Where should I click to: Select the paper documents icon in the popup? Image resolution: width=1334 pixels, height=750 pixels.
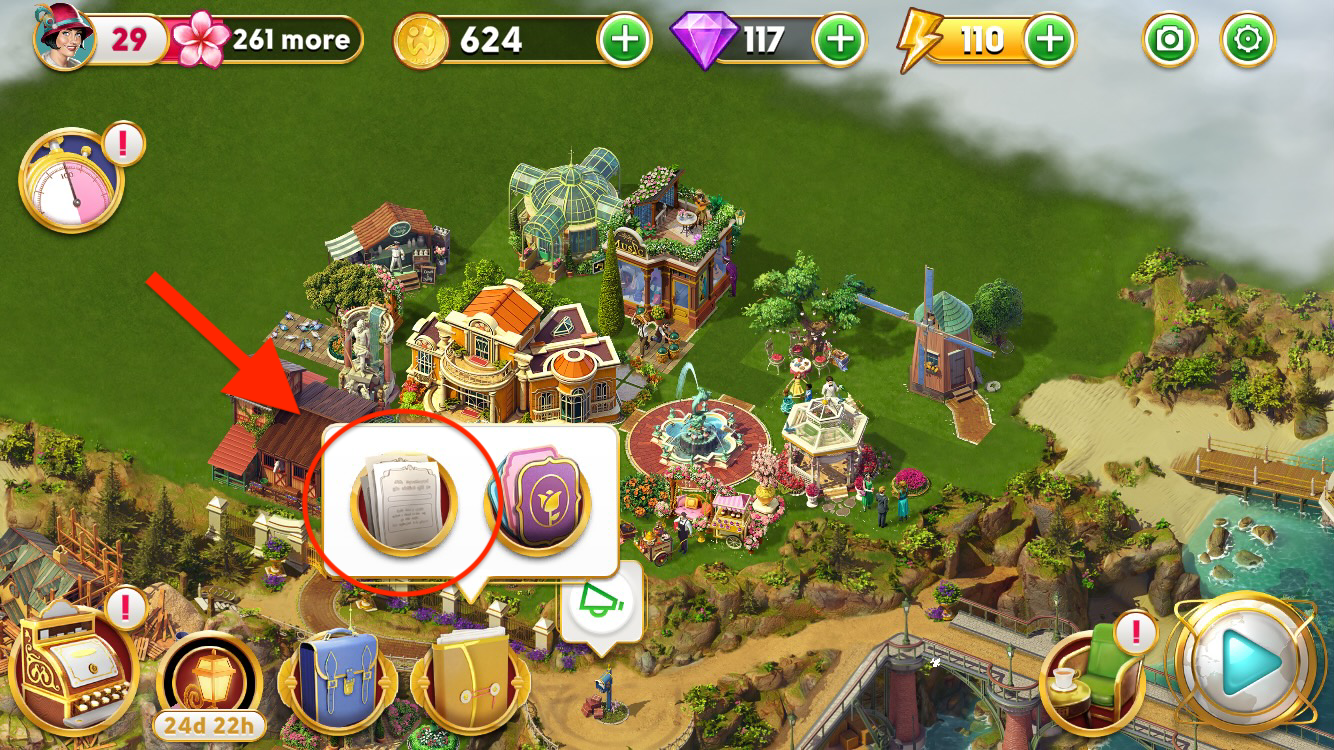point(403,501)
